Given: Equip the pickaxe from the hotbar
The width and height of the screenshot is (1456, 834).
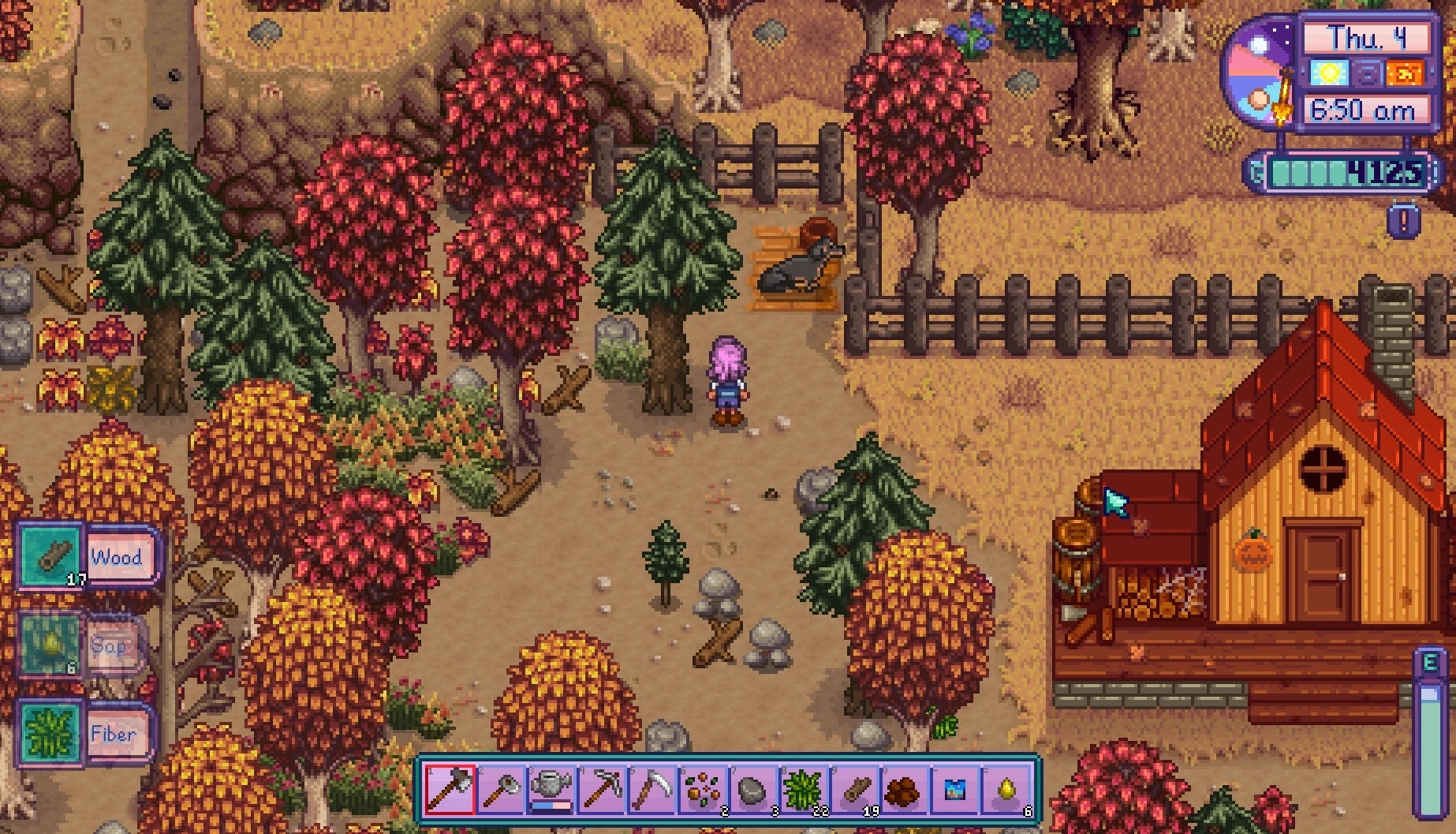Looking at the screenshot, I should (x=602, y=790).
